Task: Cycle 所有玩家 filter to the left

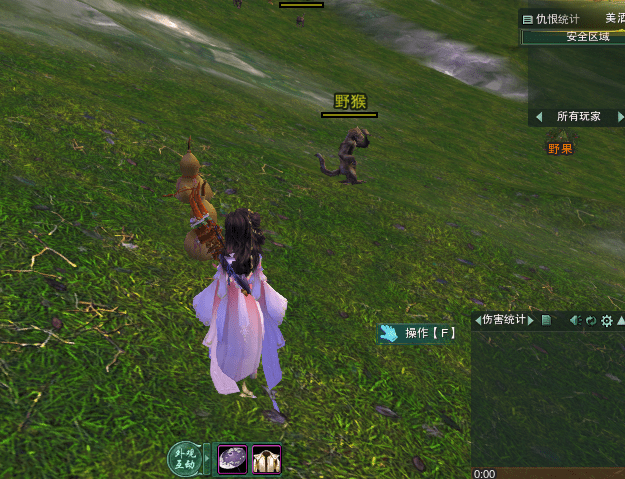Action: pos(538,116)
